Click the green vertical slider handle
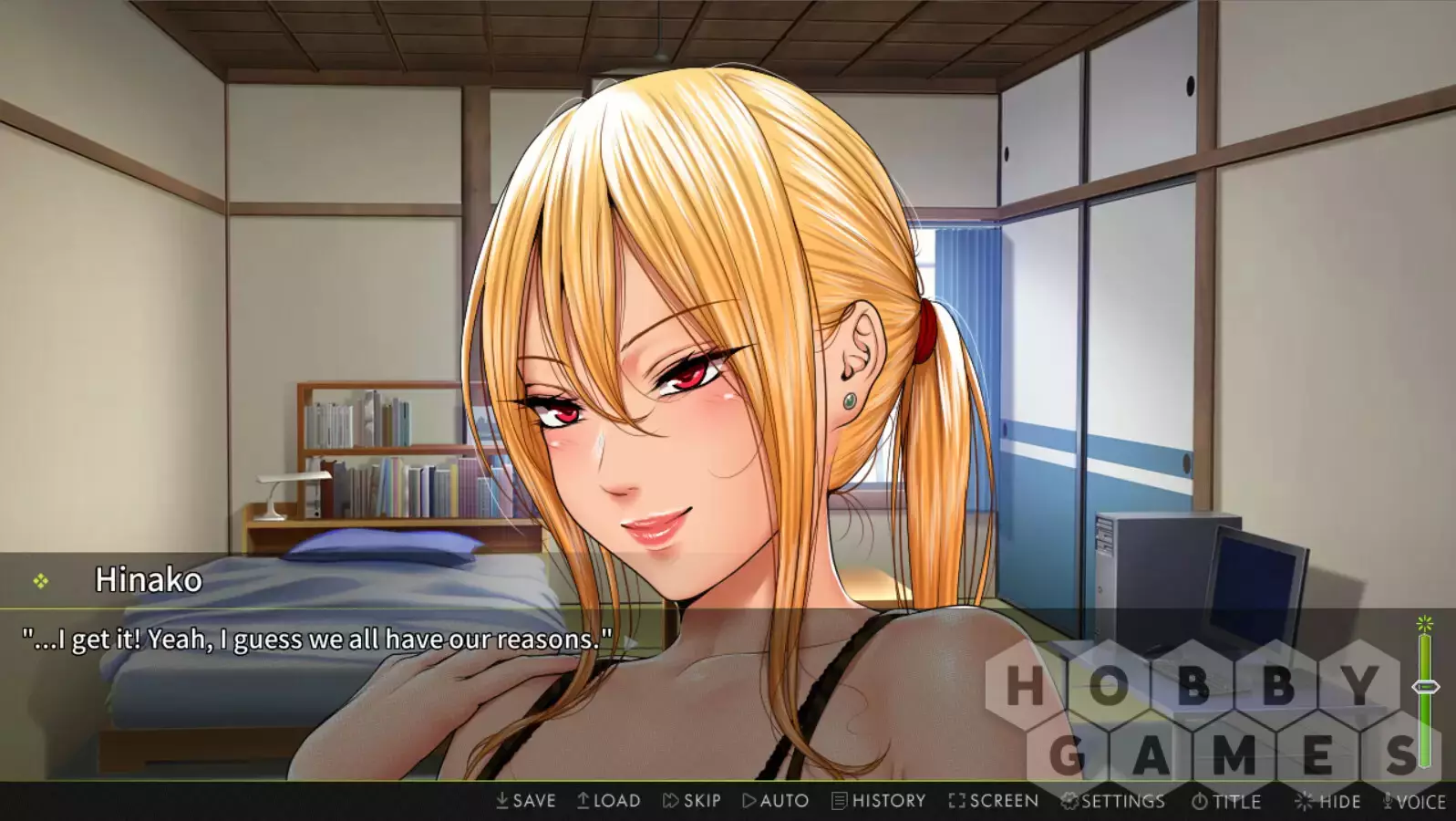This screenshot has height=821, width=1456. pos(1425,687)
